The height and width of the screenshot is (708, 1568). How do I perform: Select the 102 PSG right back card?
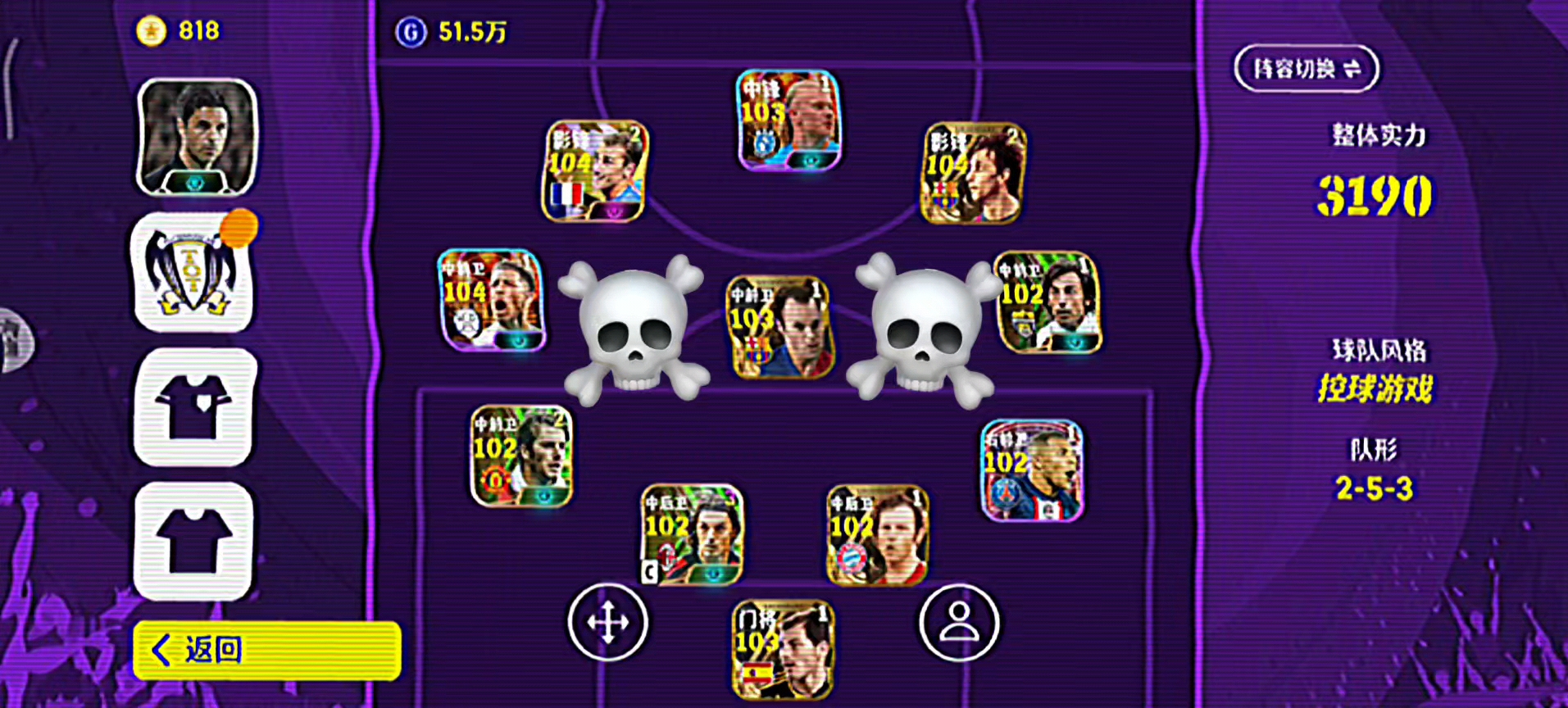point(1032,470)
